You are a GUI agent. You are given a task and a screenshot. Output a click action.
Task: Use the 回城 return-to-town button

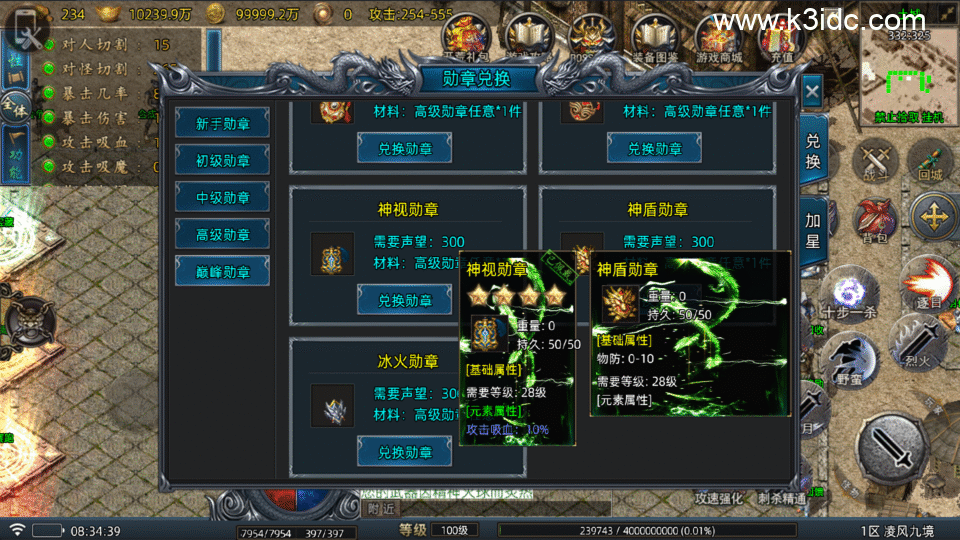click(930, 162)
